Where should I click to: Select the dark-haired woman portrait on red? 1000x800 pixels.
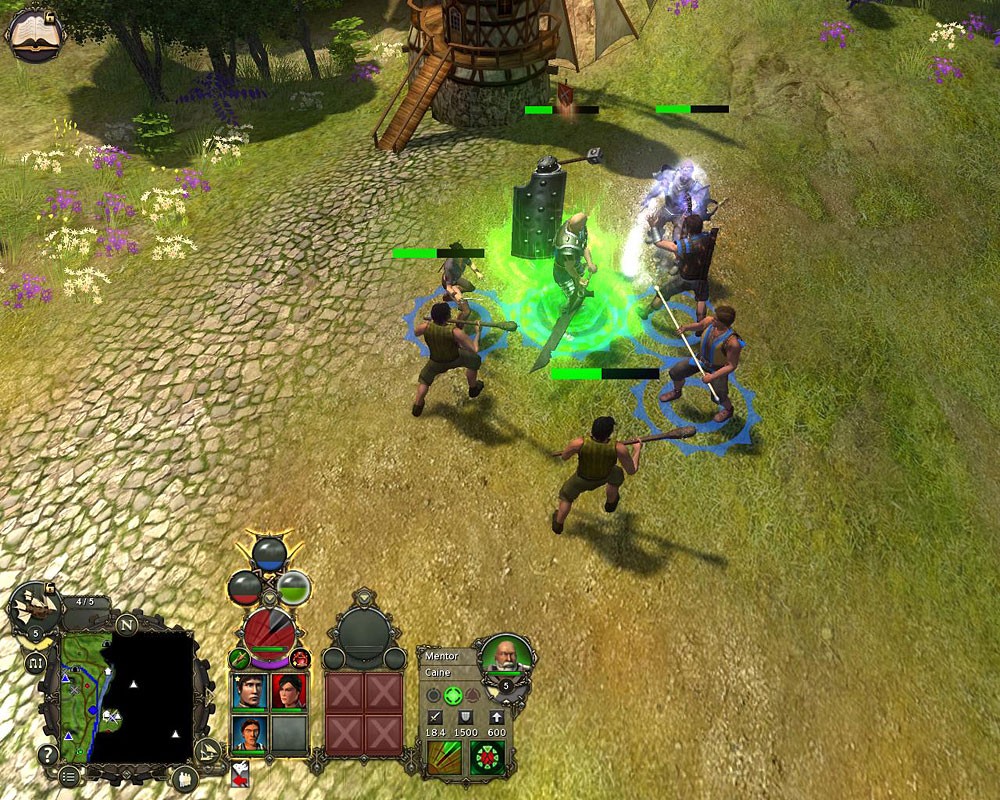click(x=289, y=691)
